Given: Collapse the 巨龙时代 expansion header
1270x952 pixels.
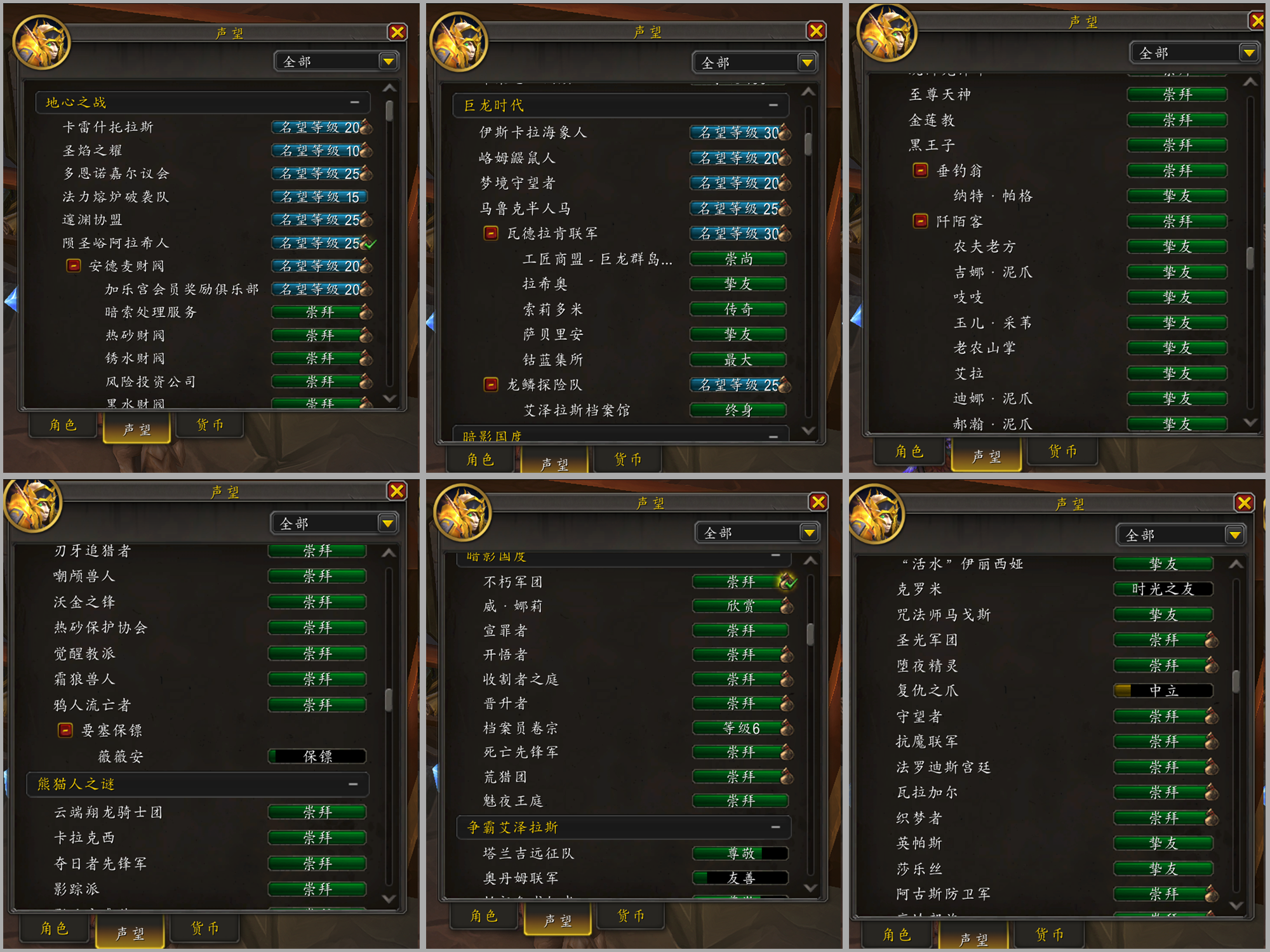Looking at the screenshot, I should point(773,105).
